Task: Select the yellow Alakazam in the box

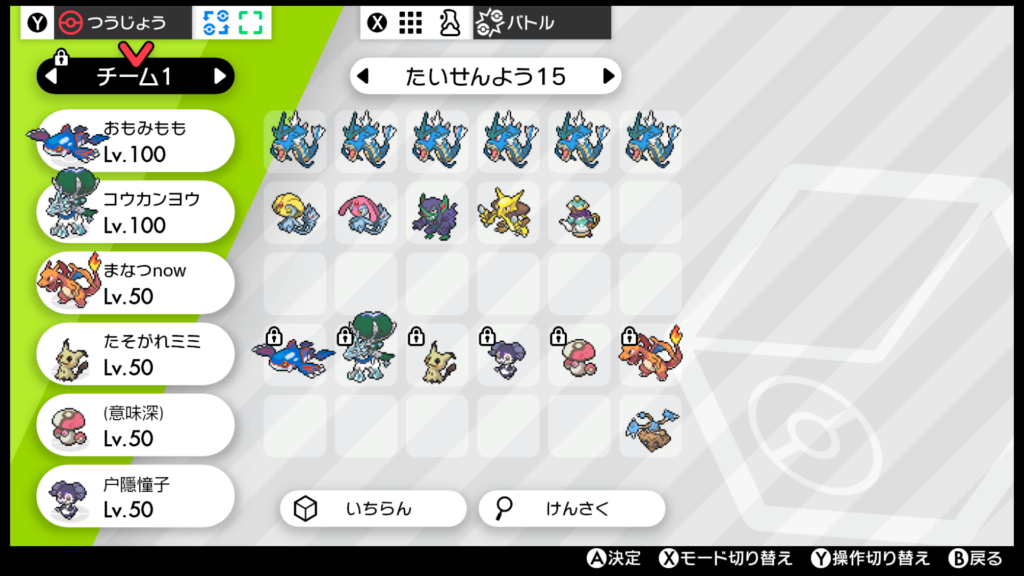Action: pyautogui.click(x=508, y=212)
